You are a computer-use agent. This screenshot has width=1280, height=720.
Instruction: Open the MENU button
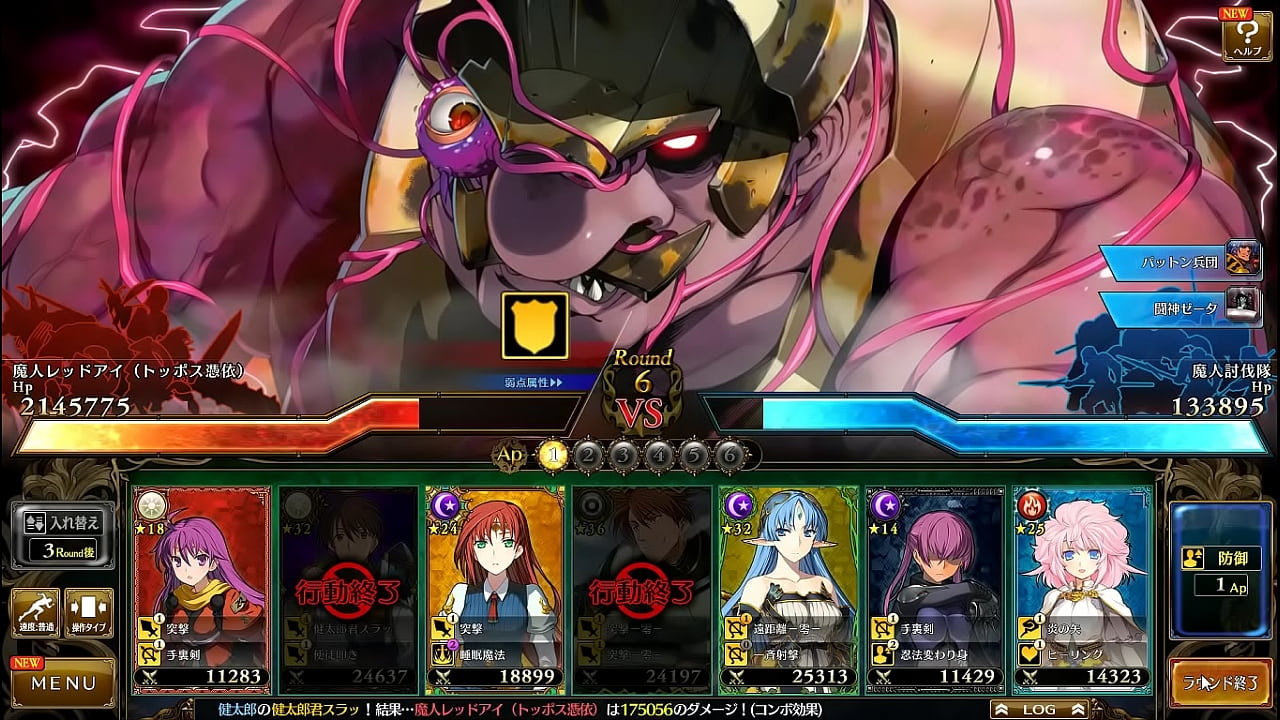pos(62,684)
